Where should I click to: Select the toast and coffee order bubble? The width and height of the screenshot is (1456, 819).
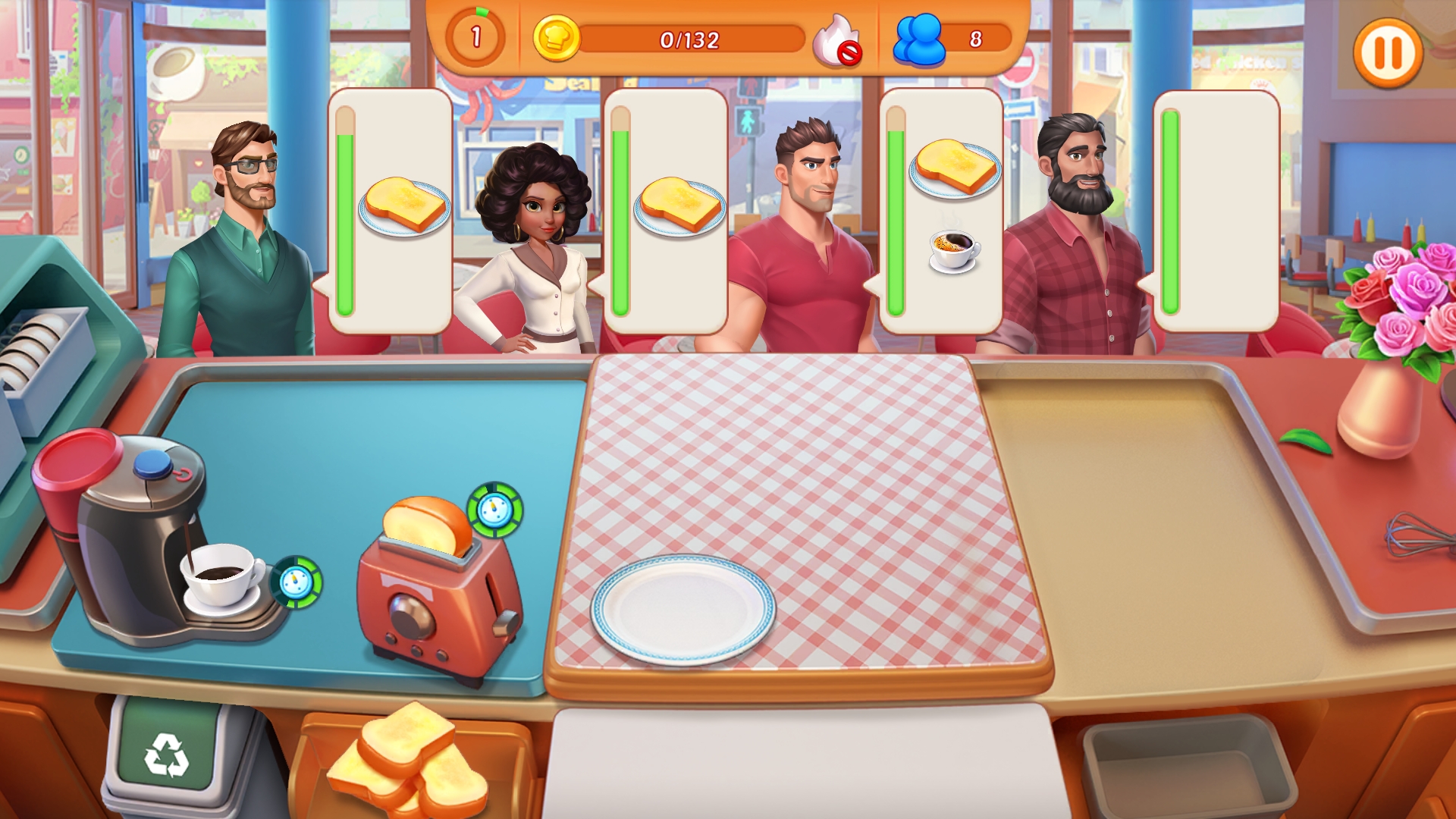[942, 211]
